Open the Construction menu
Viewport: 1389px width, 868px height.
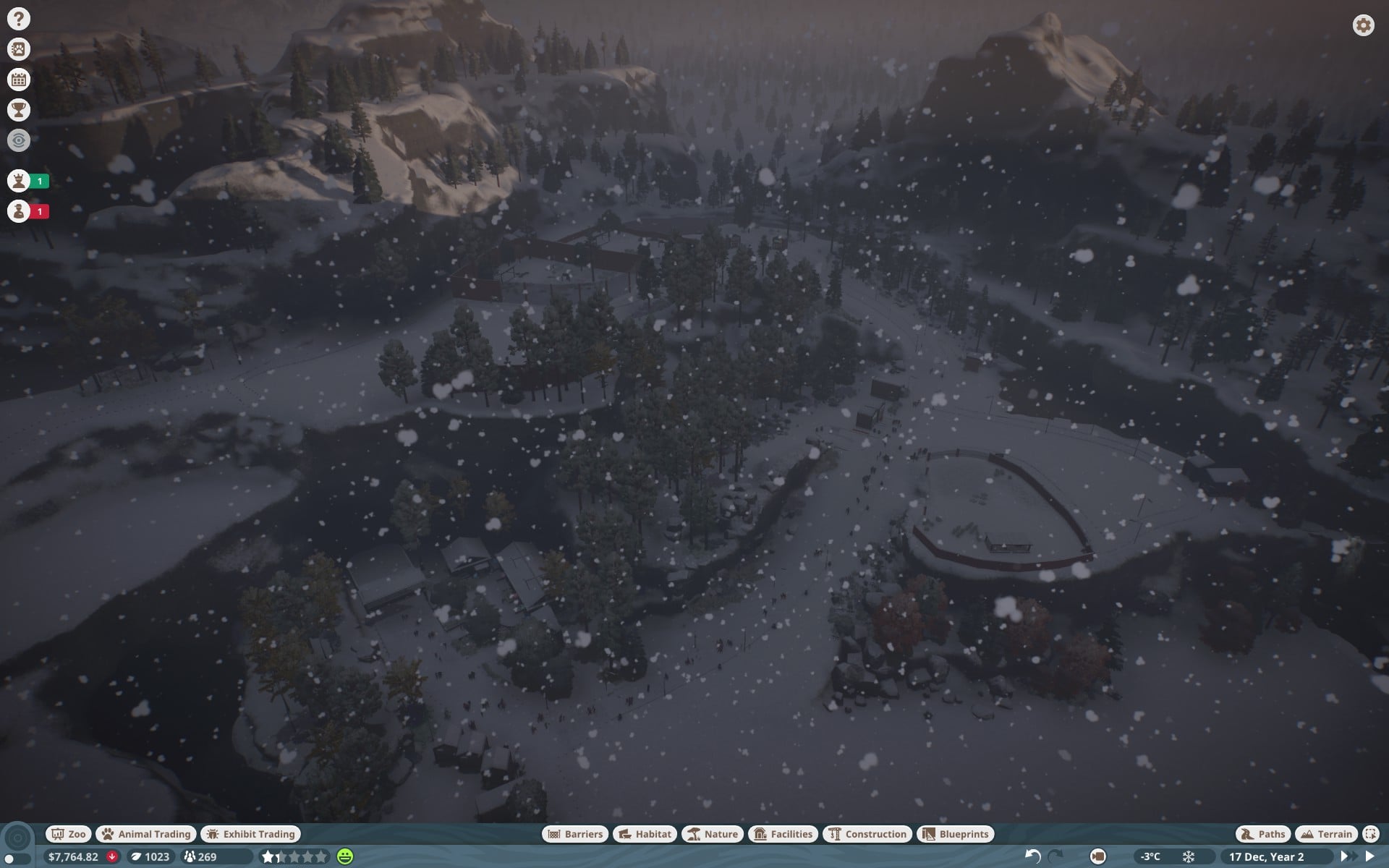click(867, 834)
